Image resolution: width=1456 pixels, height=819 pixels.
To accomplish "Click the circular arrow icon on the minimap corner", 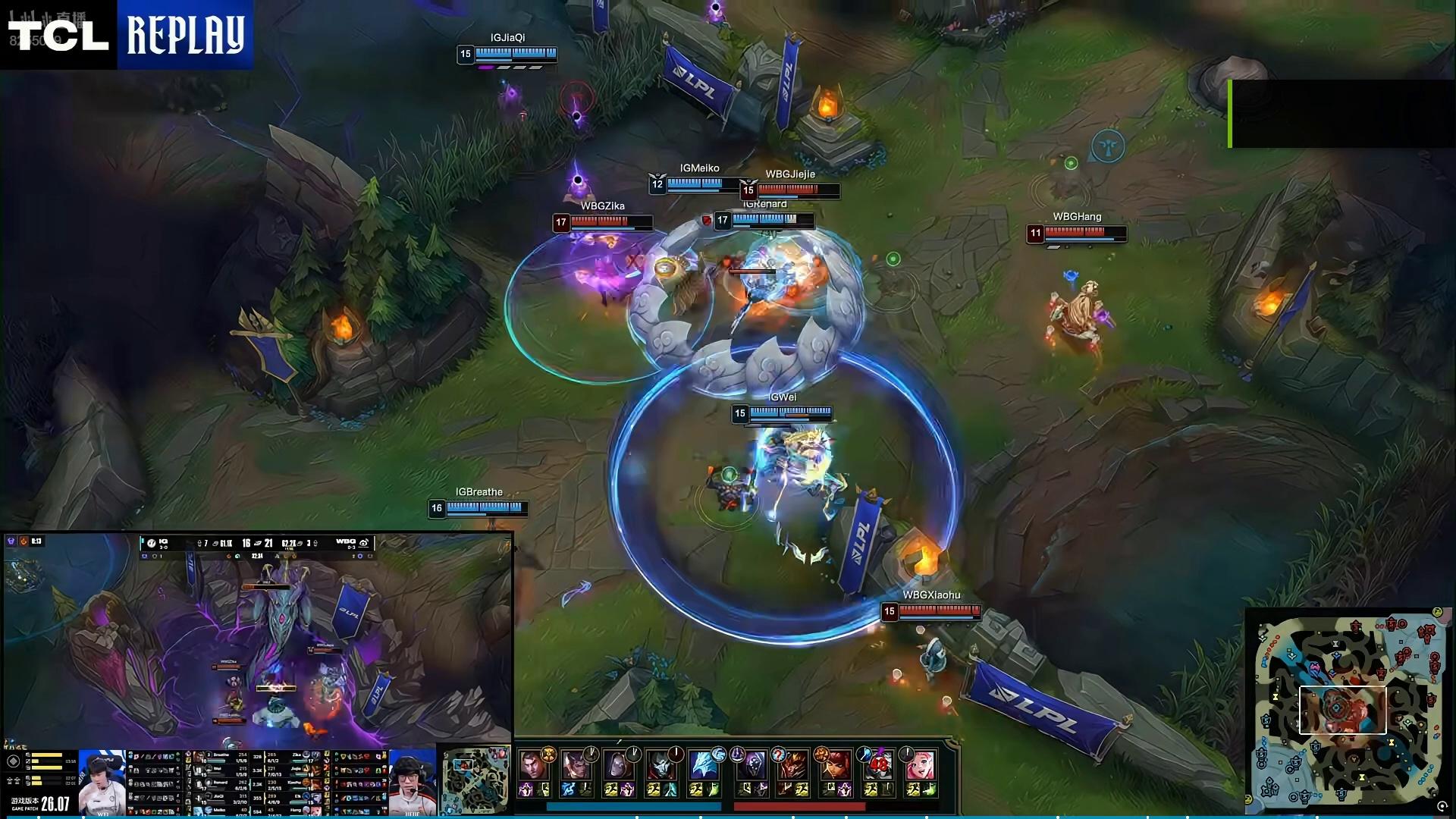I will pos(1442,807).
